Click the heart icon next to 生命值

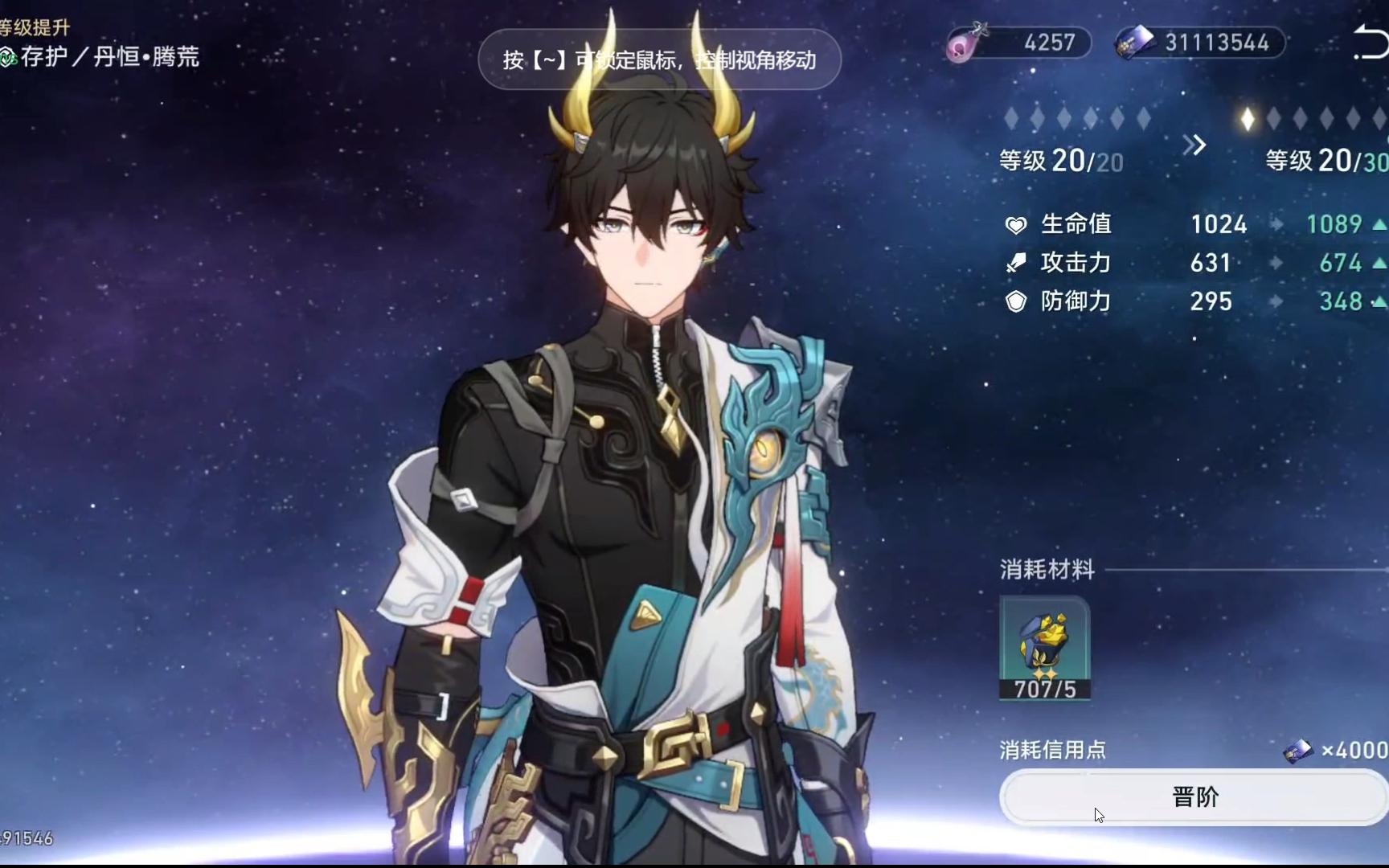[x=1018, y=224]
